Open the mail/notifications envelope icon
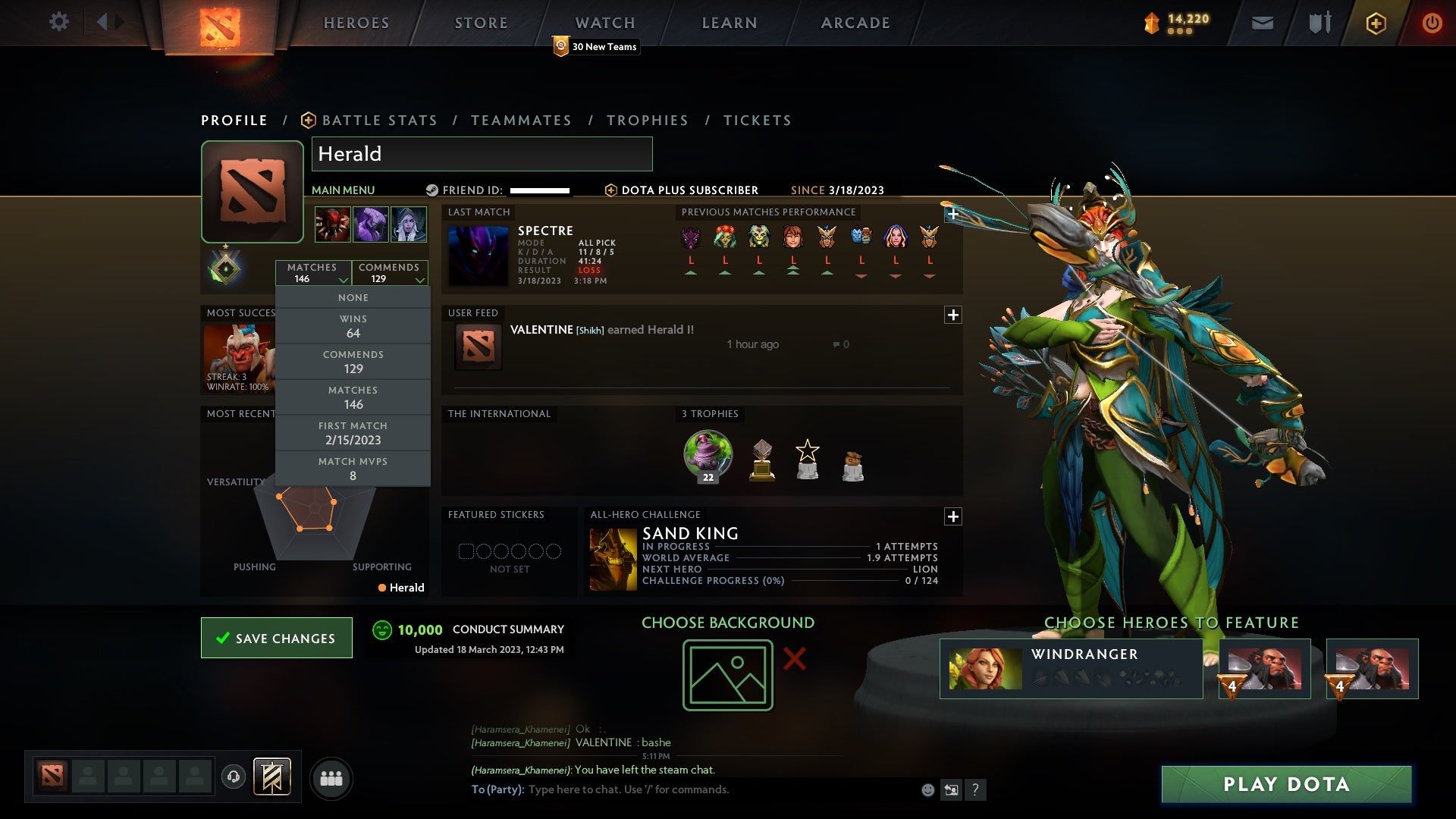Screen dimensions: 1456x819 coord(1262,23)
